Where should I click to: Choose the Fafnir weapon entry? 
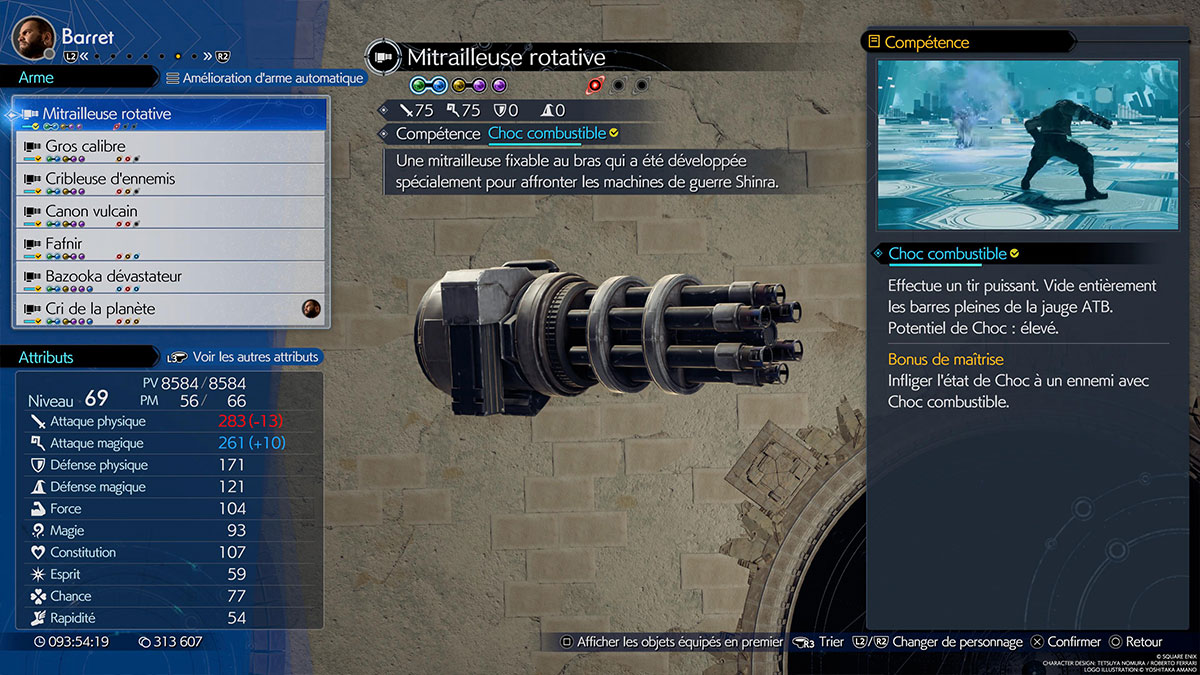[x=170, y=244]
